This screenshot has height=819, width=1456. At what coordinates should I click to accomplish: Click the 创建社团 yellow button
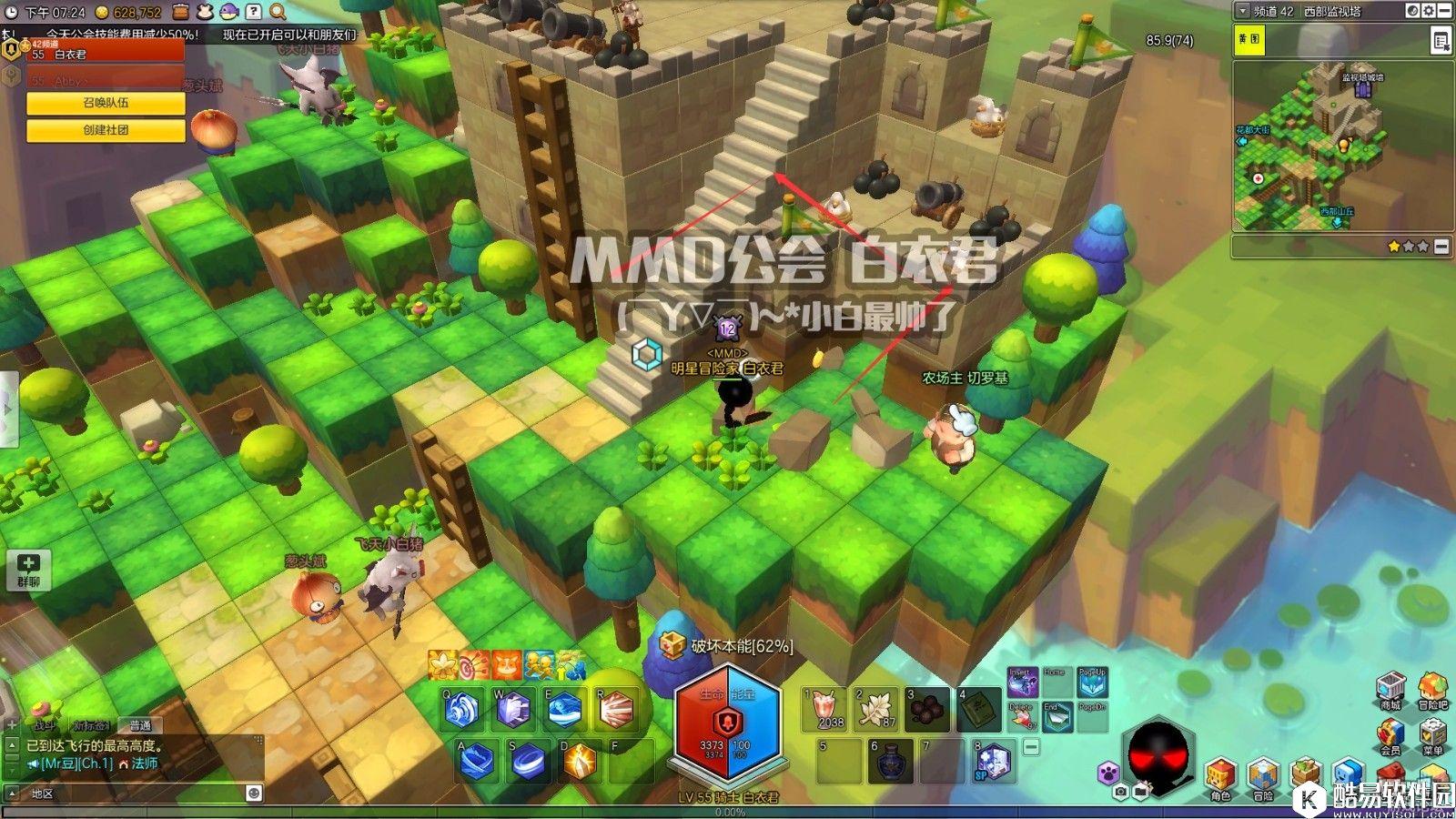pyautogui.click(x=106, y=130)
